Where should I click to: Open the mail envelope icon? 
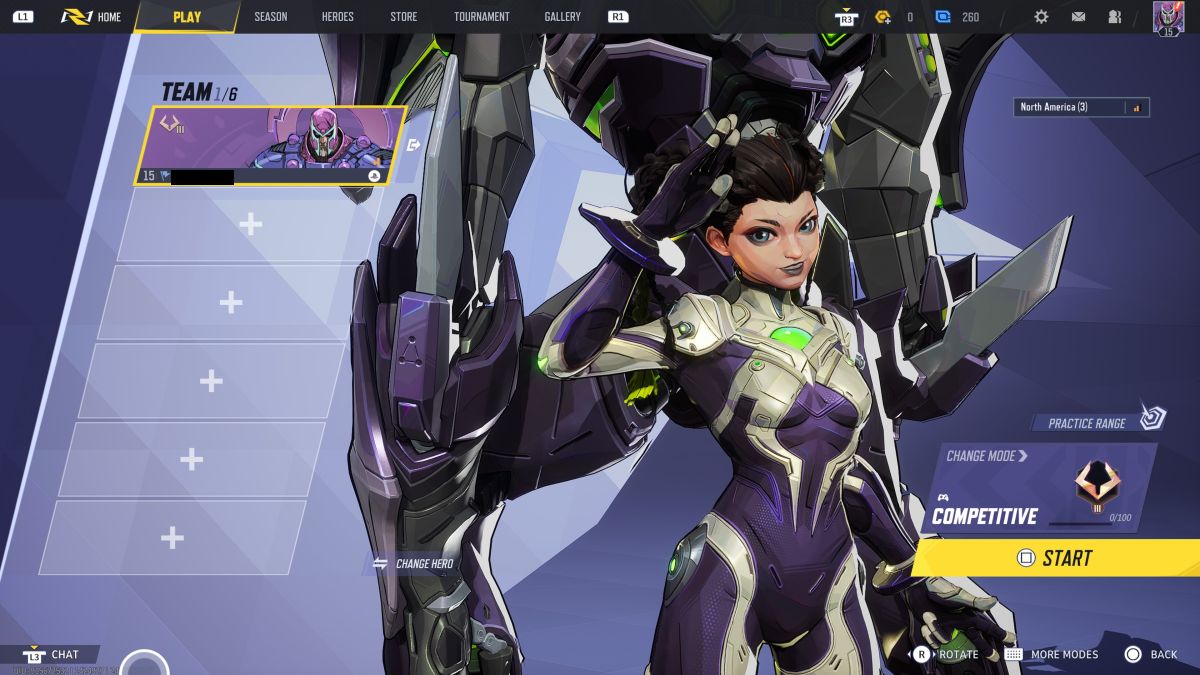pos(1078,17)
